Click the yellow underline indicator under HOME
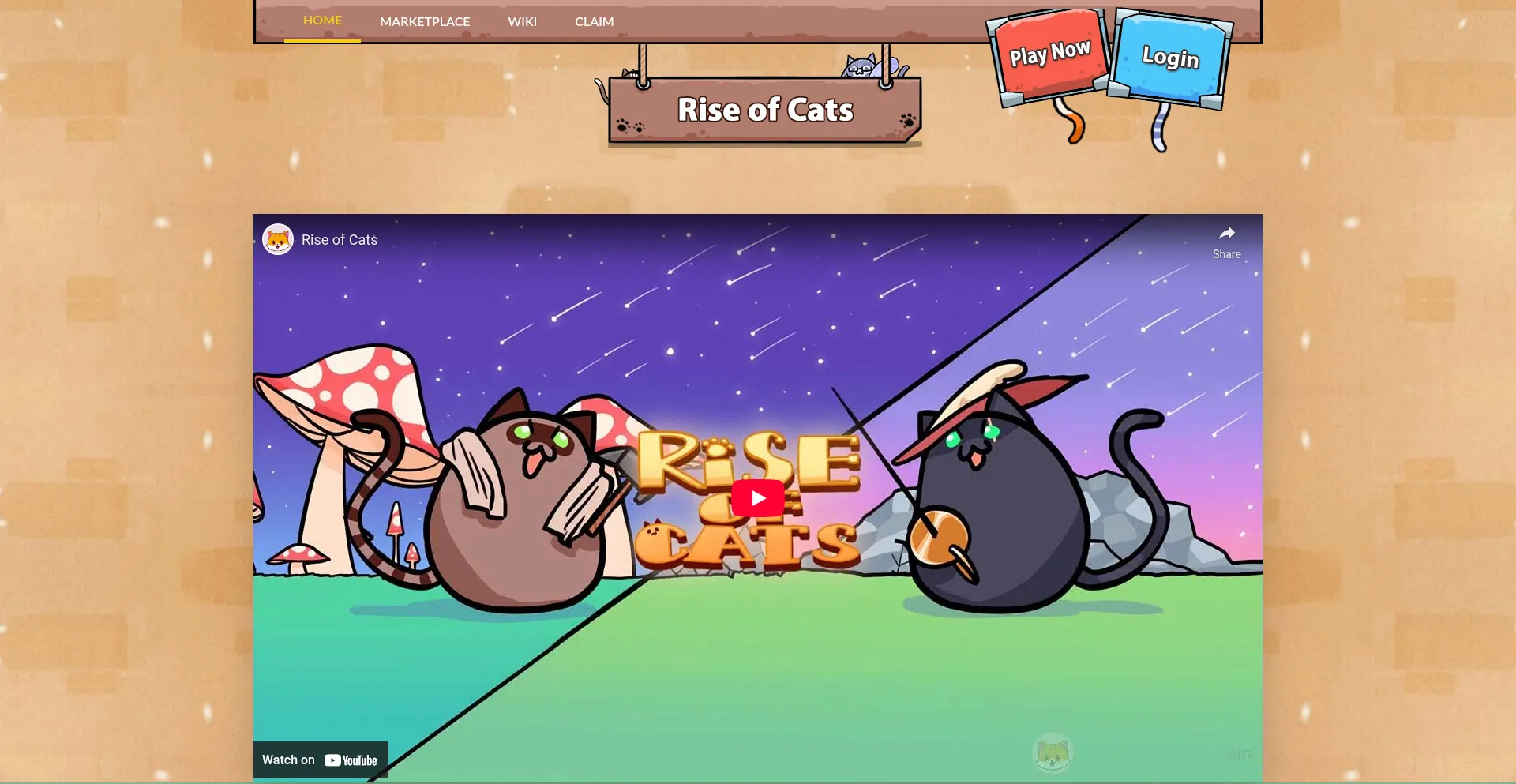 tap(322, 39)
